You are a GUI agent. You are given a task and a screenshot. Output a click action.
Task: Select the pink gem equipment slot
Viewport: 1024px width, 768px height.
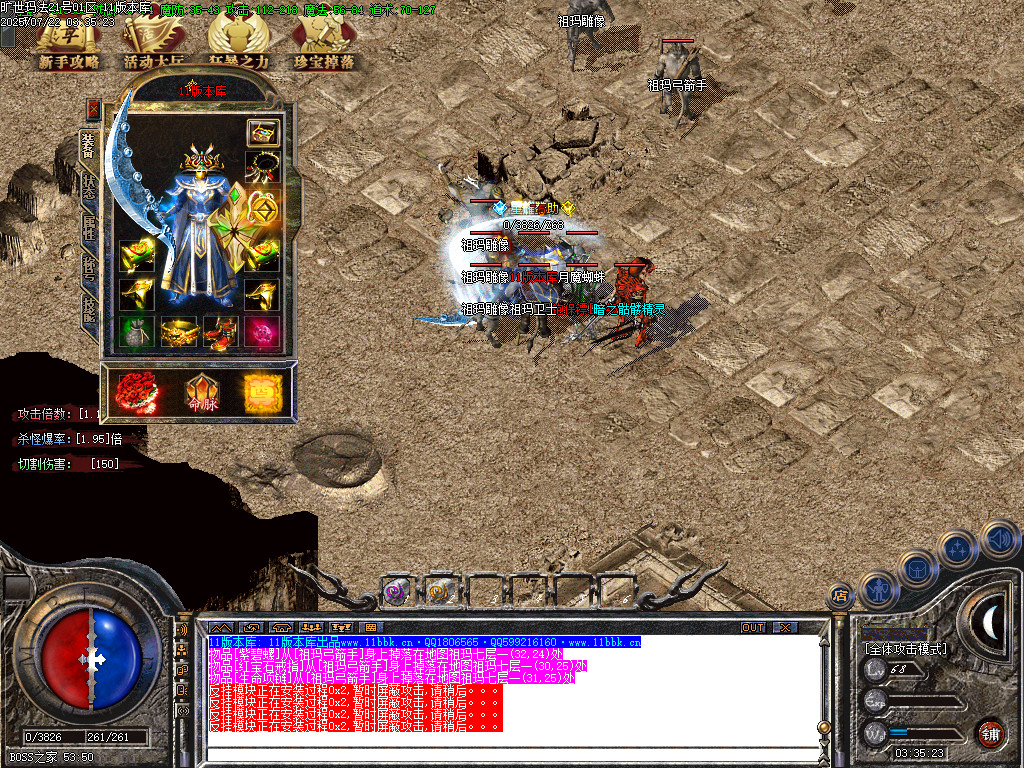click(x=262, y=331)
